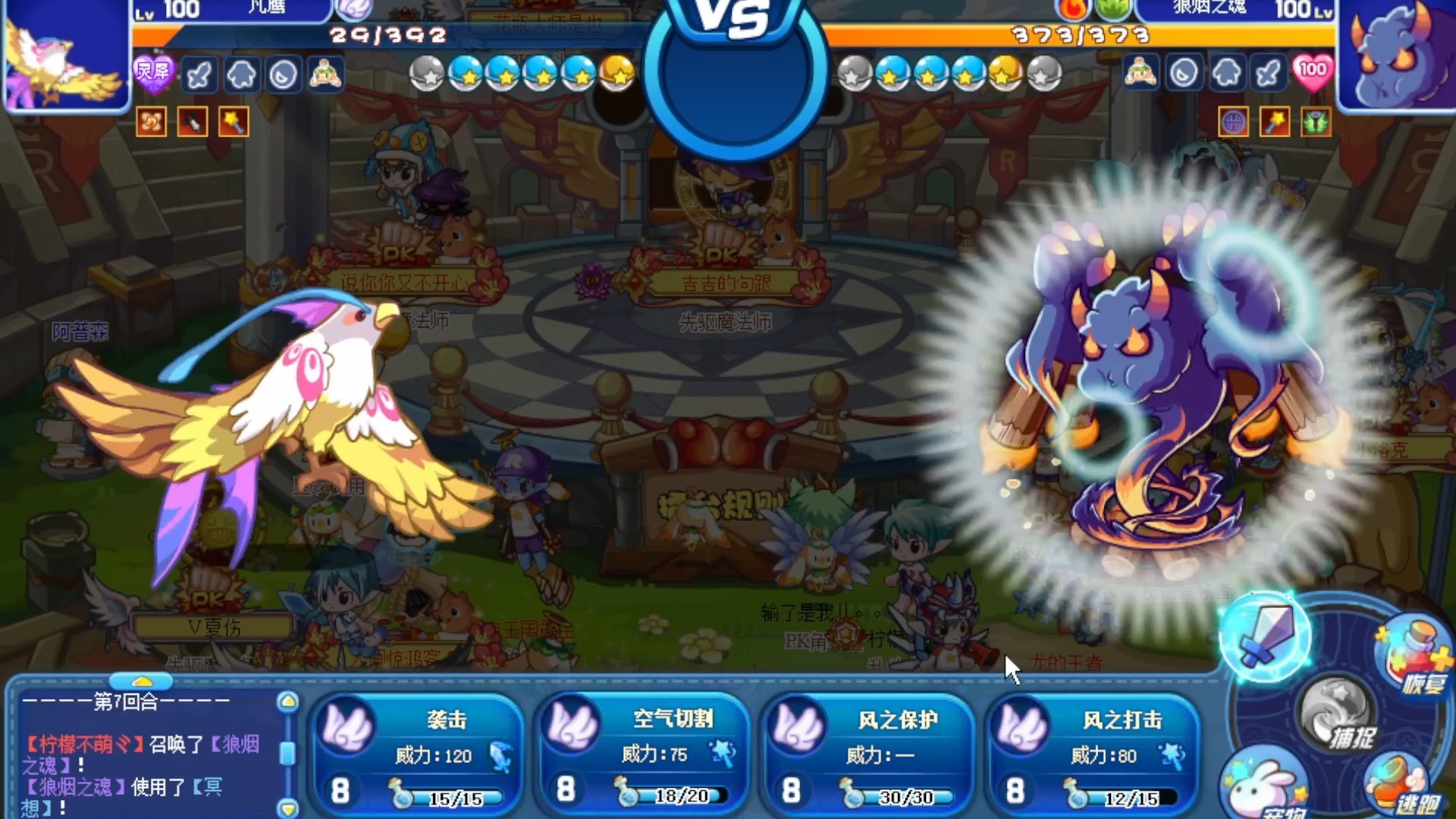Click the flower item icon under ally status bar
The height and width of the screenshot is (819, 1456).
point(150,123)
